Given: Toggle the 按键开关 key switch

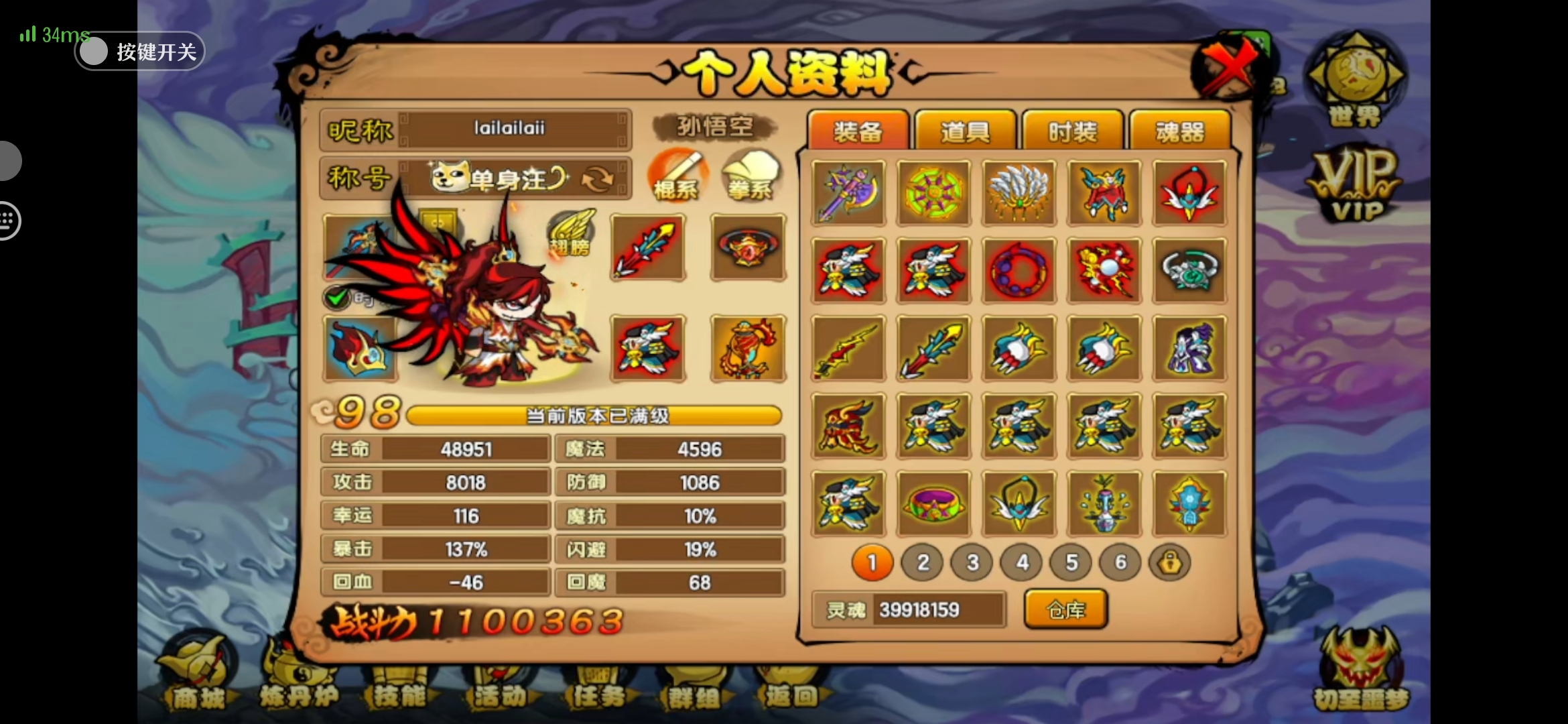Looking at the screenshot, I should (94, 52).
